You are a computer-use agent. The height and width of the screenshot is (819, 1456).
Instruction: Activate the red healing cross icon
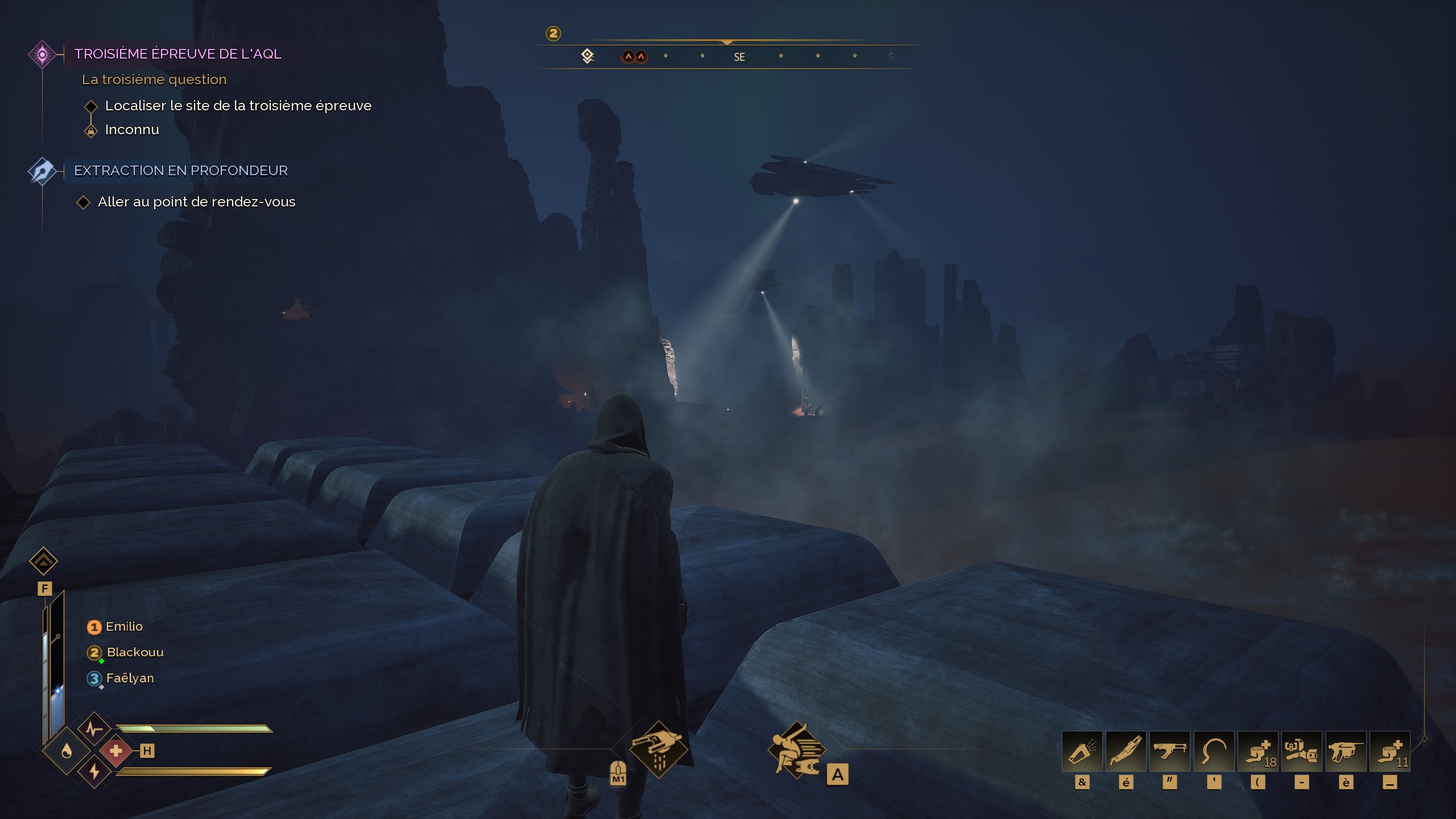tap(116, 751)
